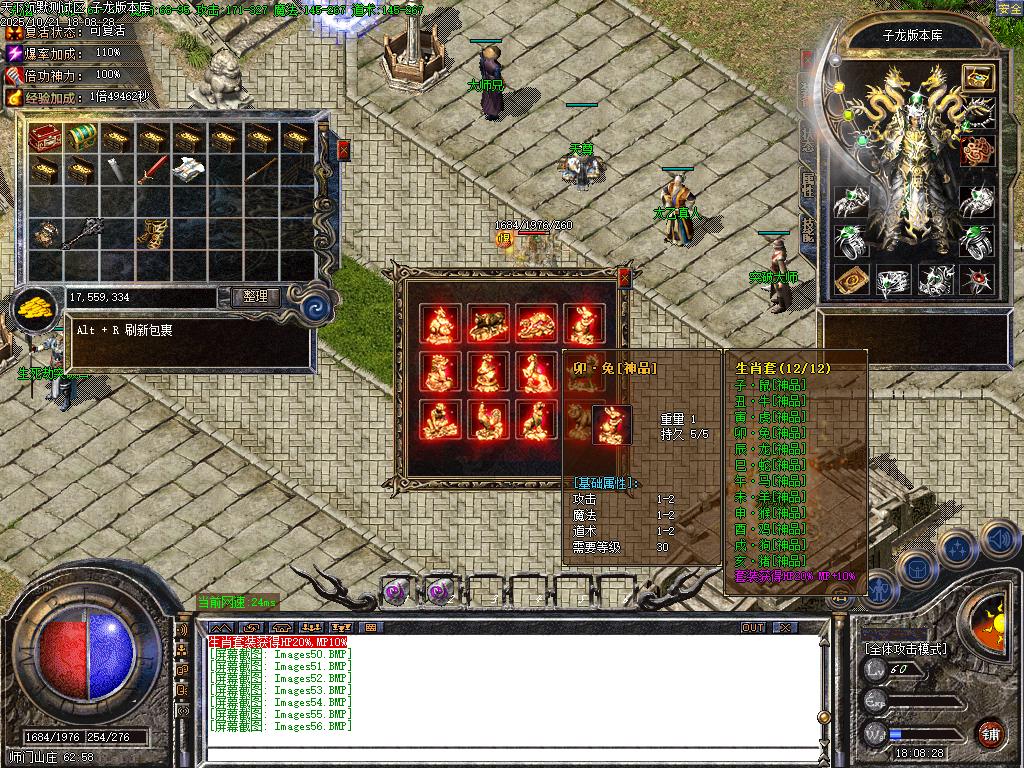
Task: Select the red treasure chest in the bag
Action: (x=45, y=138)
